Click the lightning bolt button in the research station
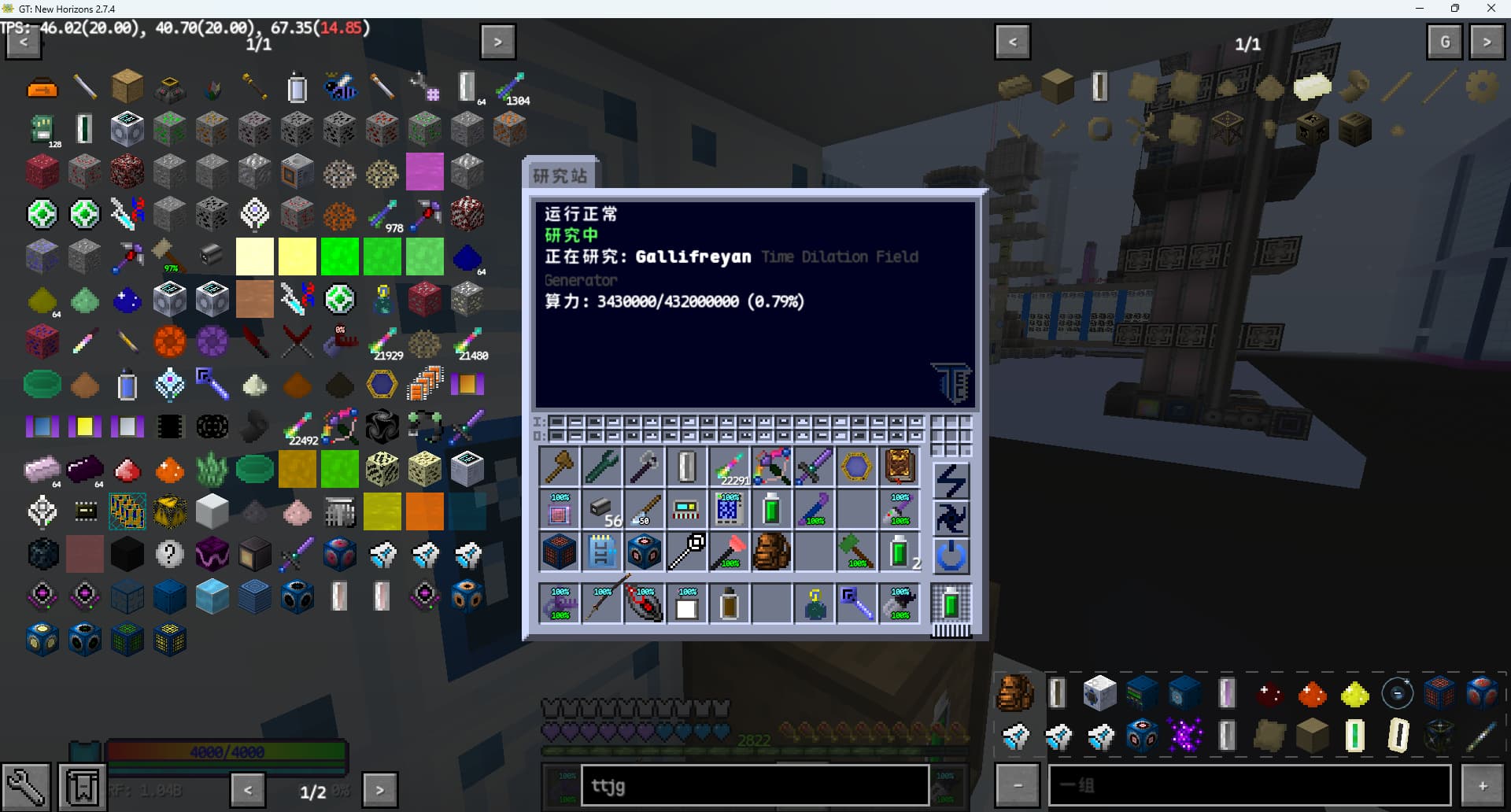 coord(951,481)
